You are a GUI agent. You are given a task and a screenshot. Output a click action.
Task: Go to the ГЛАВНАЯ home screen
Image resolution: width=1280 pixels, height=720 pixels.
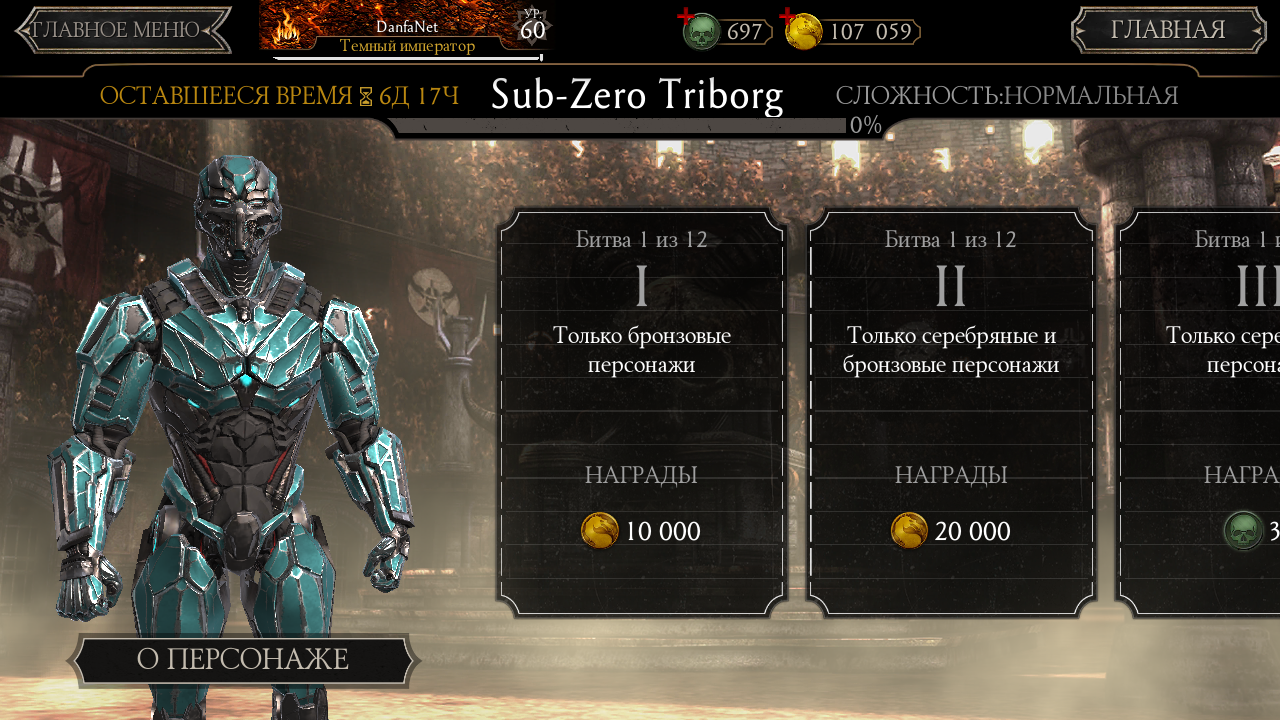pos(1168,30)
